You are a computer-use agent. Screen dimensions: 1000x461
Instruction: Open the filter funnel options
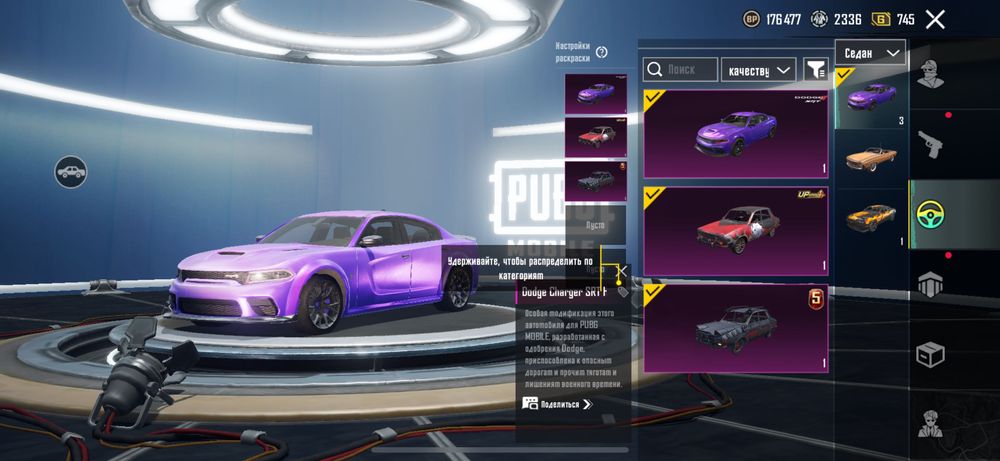click(816, 69)
